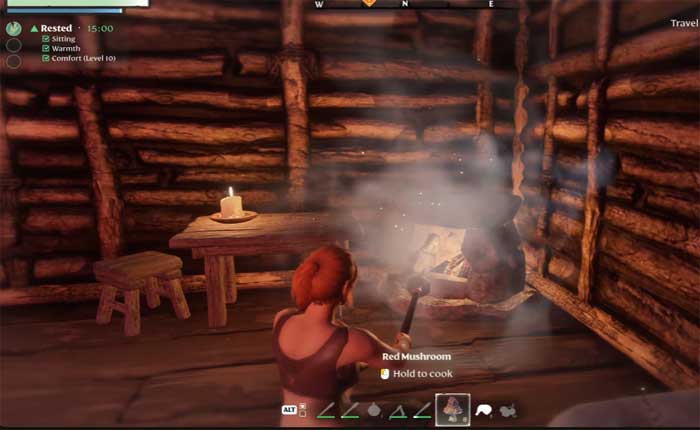Select the white helmet-shaped hotbar item
700x430 pixels.
pyautogui.click(x=484, y=409)
